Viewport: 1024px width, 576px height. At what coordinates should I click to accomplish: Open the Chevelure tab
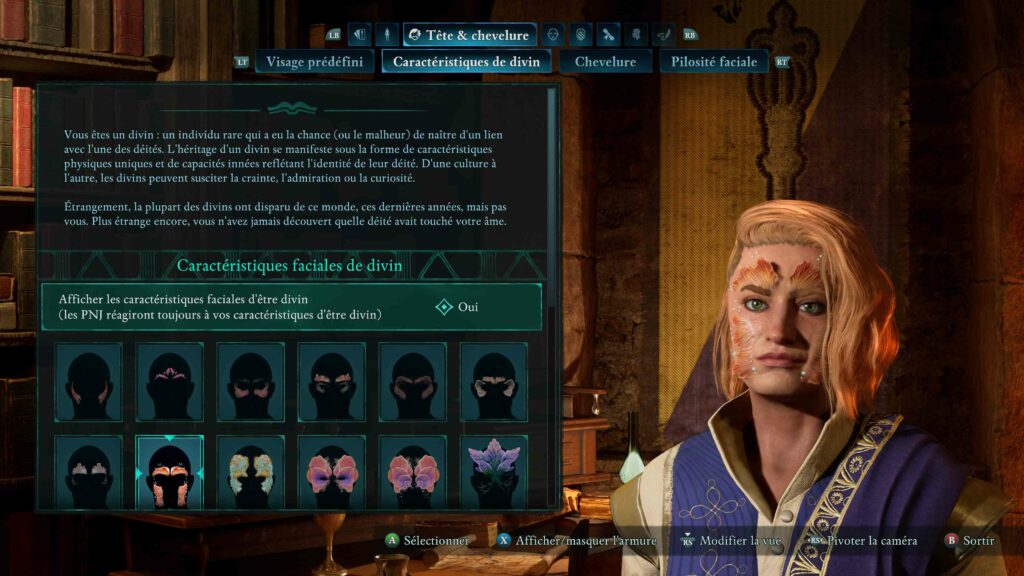click(604, 62)
